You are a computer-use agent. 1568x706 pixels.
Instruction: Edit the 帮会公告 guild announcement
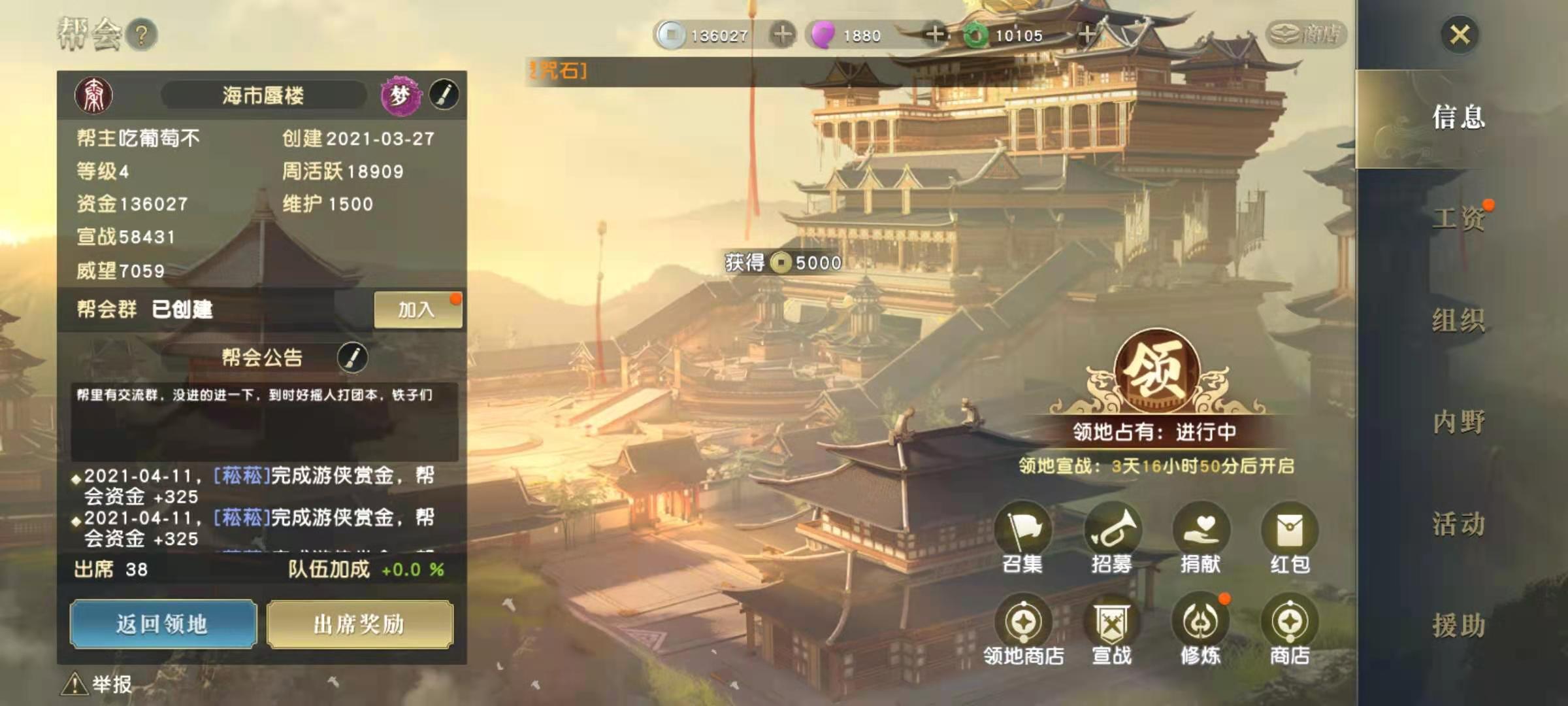click(x=352, y=357)
